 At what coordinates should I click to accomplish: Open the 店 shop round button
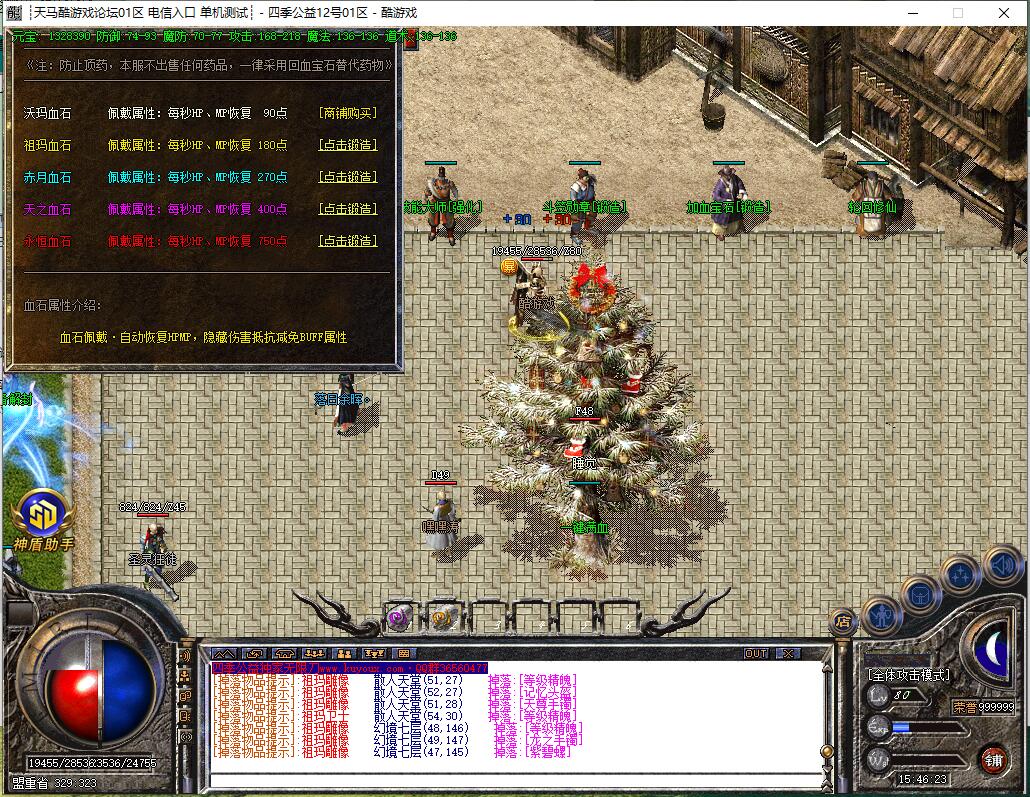click(x=842, y=621)
